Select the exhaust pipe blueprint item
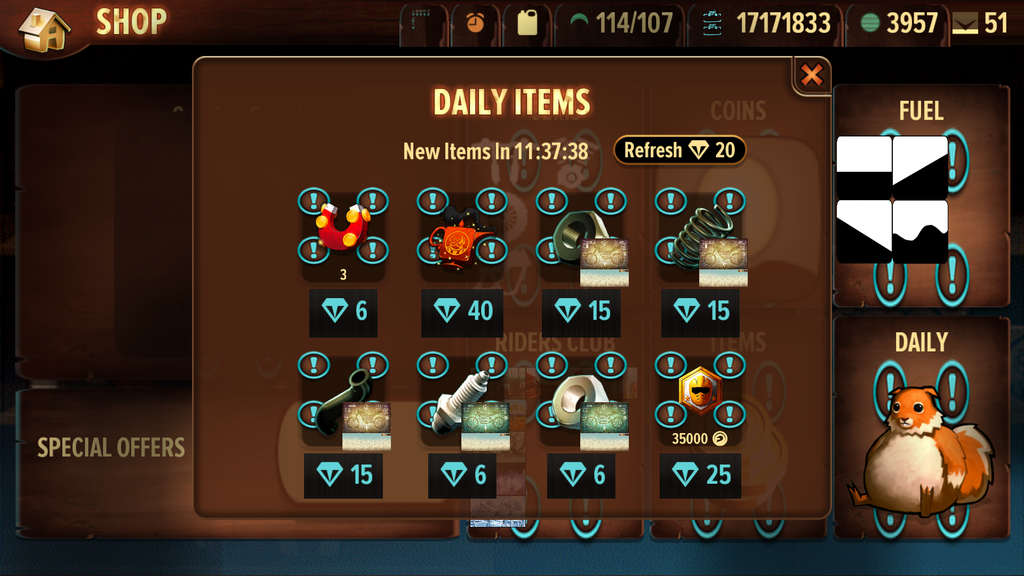 coord(344,403)
